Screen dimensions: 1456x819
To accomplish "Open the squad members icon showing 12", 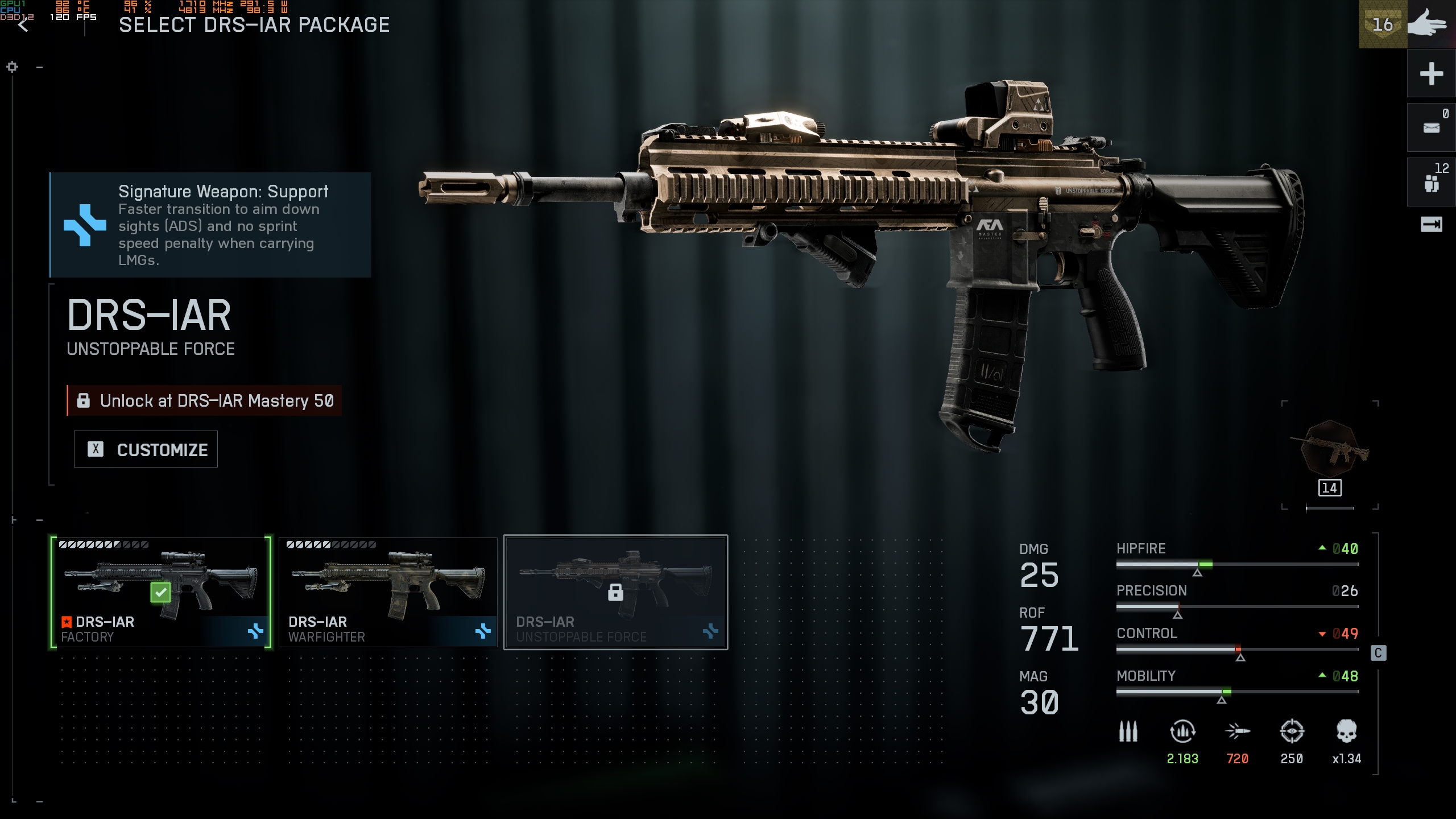I will [1431, 182].
